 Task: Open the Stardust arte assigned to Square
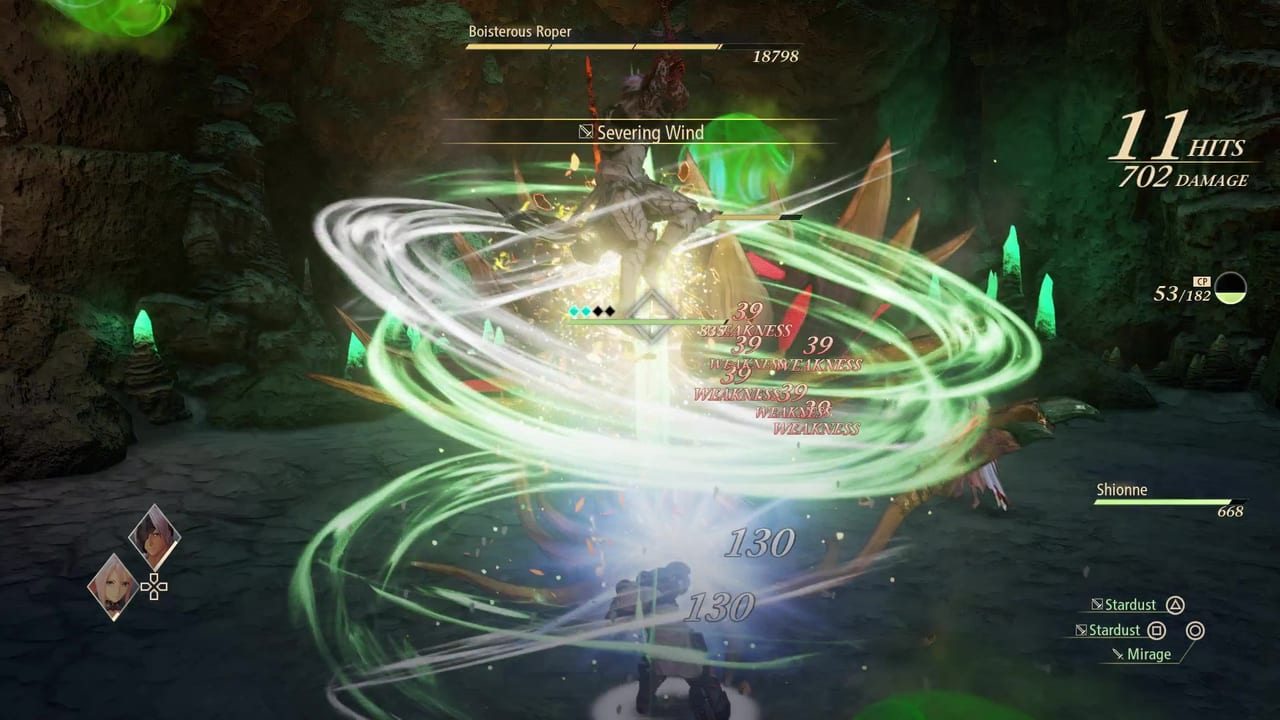pos(1113,631)
